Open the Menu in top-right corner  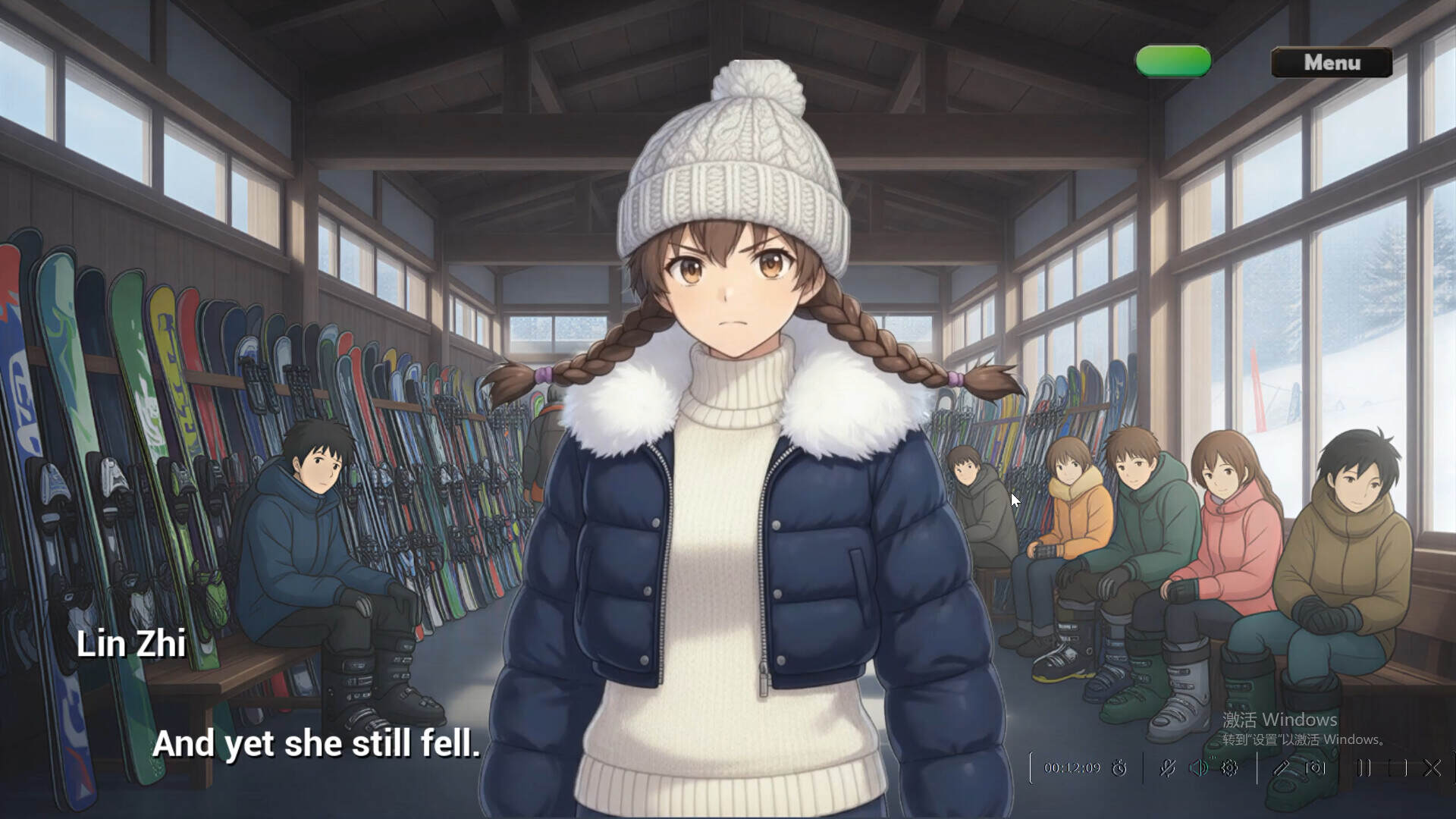[1331, 64]
